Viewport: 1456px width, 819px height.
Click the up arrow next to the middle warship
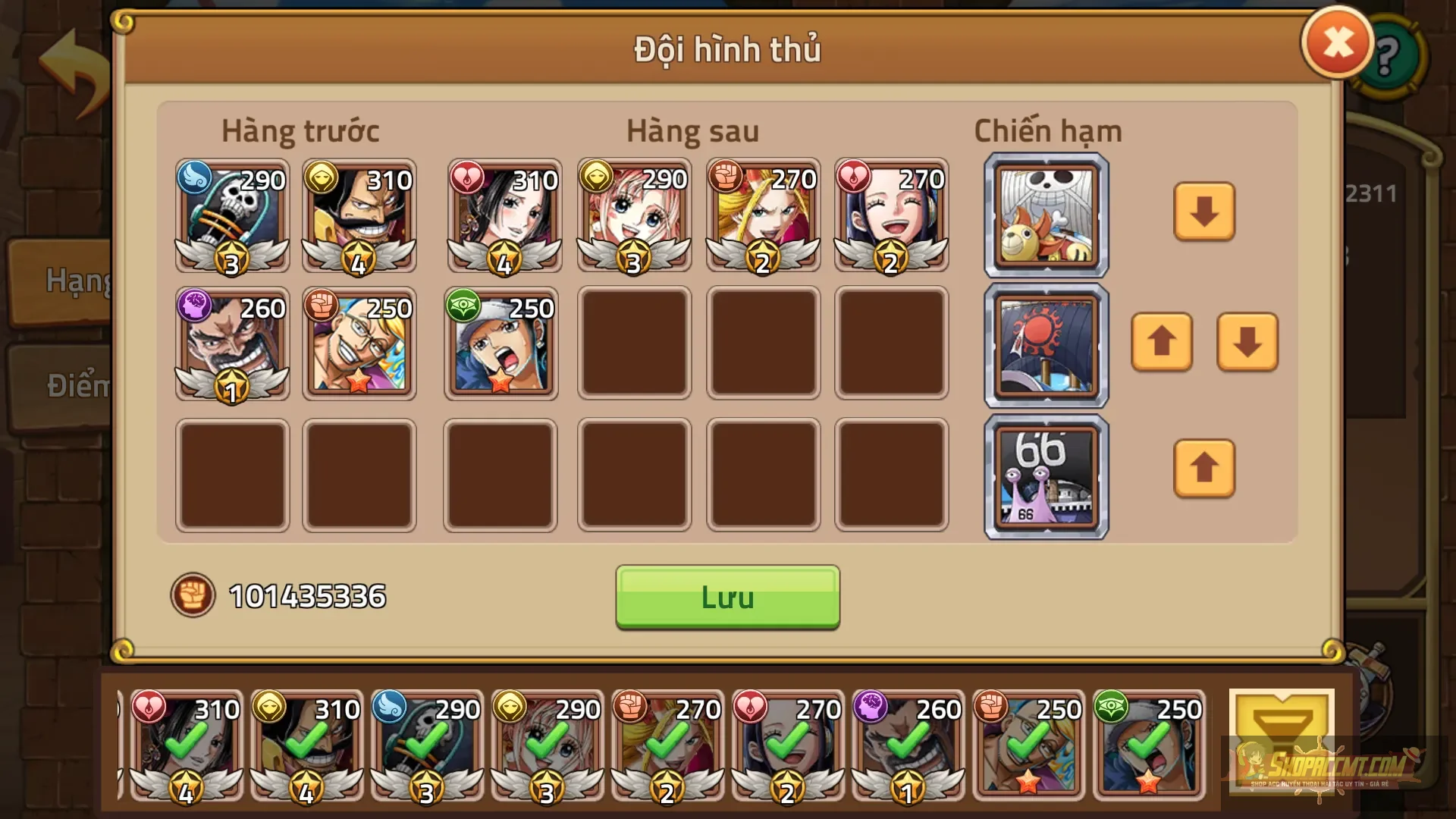pos(1163,345)
